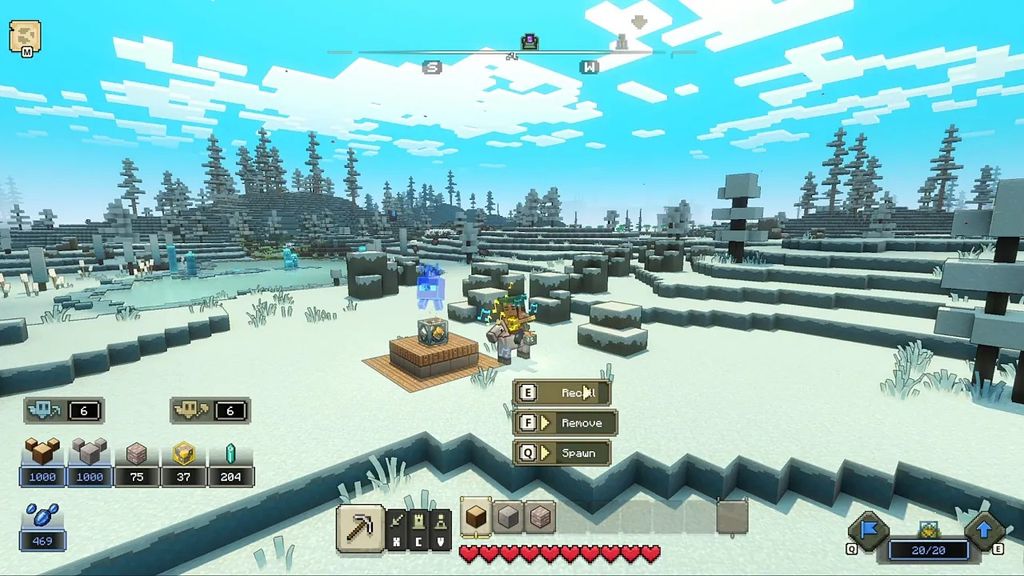The image size is (1024, 576).
Task: Open the map icon in the corner
Action: click(24, 37)
